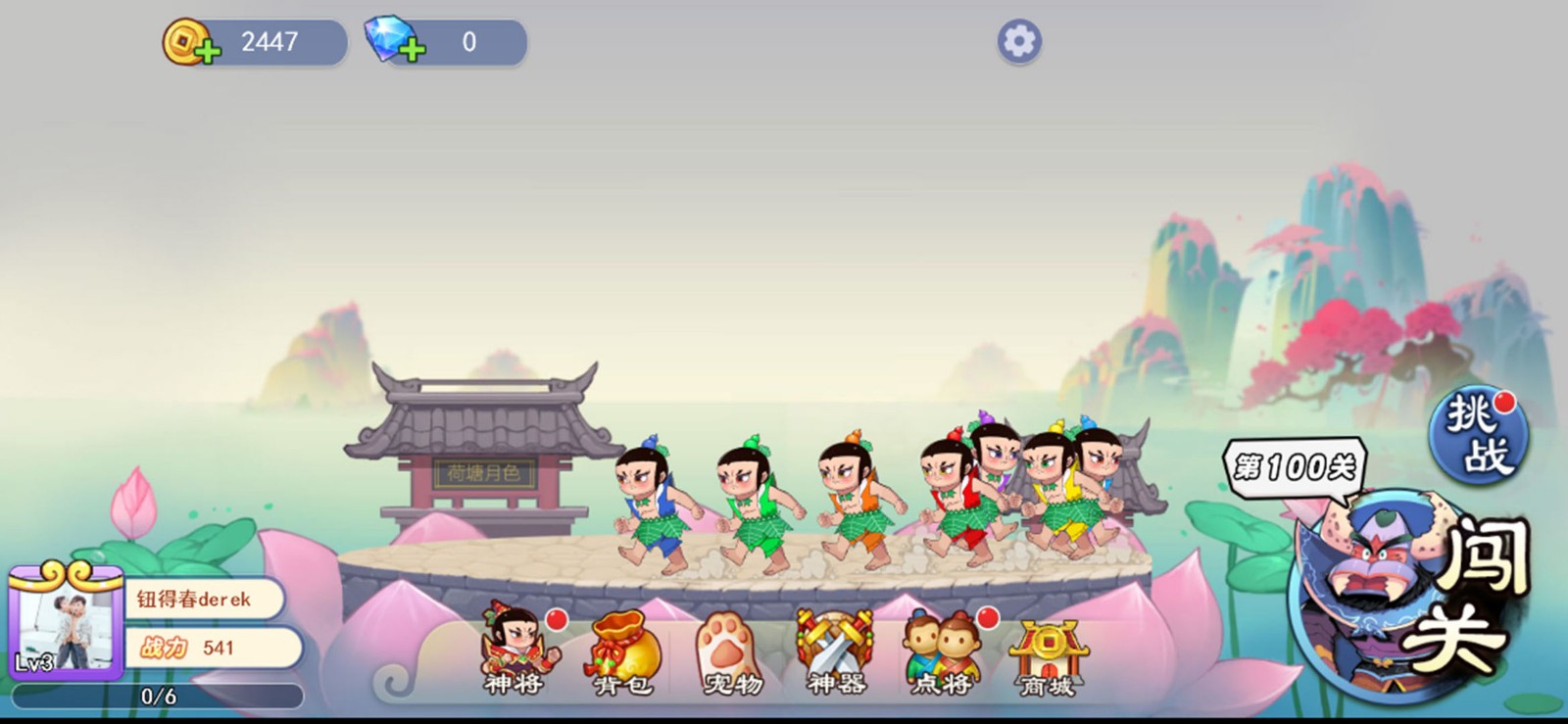The image size is (1568, 724).
Task: Open the 神器 artifacts menu
Action: (x=836, y=652)
